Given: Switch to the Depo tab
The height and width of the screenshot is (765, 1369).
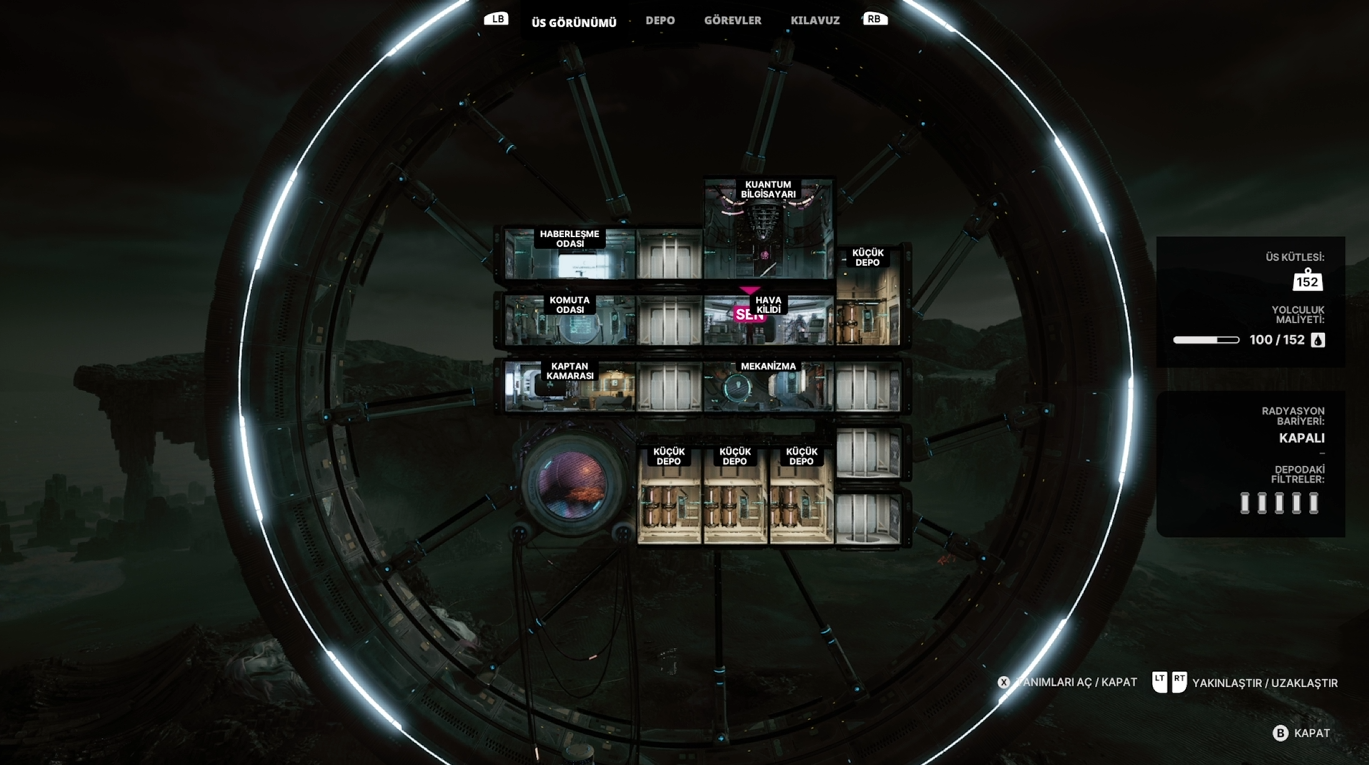Looking at the screenshot, I should click(660, 20).
